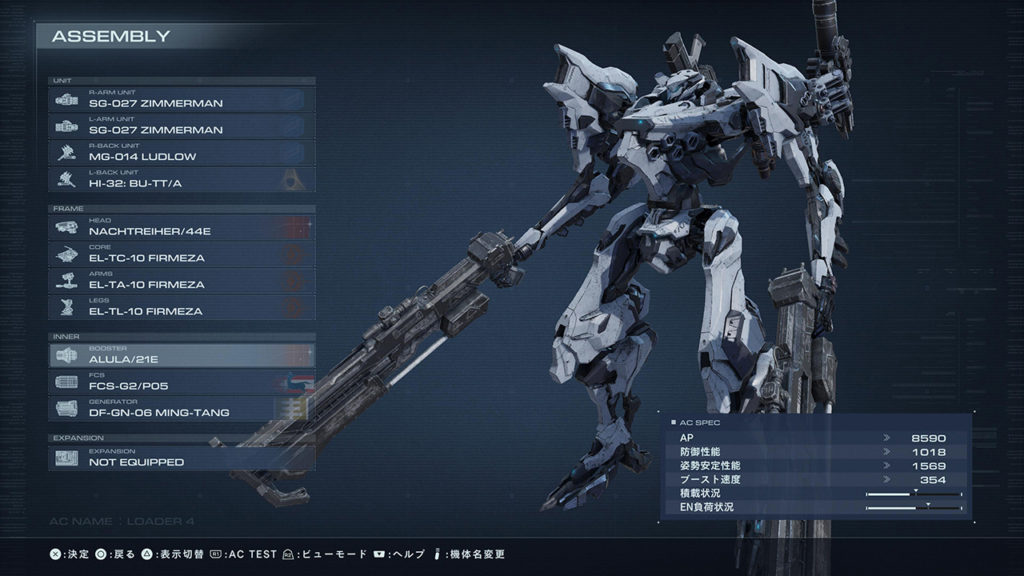Select the ARMS EL-TA-10 Firmeza slot
The width and height of the screenshot is (1024, 576).
click(181, 281)
